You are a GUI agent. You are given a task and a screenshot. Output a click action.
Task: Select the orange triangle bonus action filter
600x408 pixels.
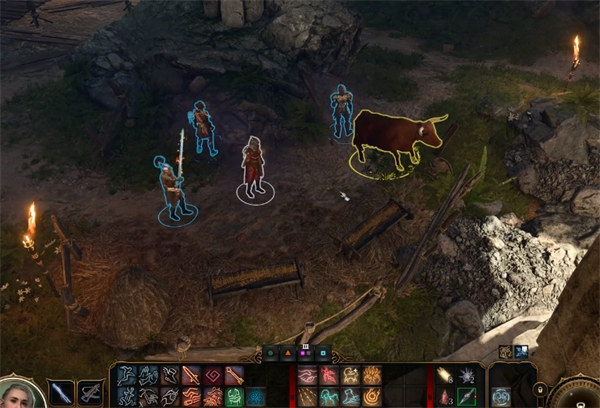(287, 352)
